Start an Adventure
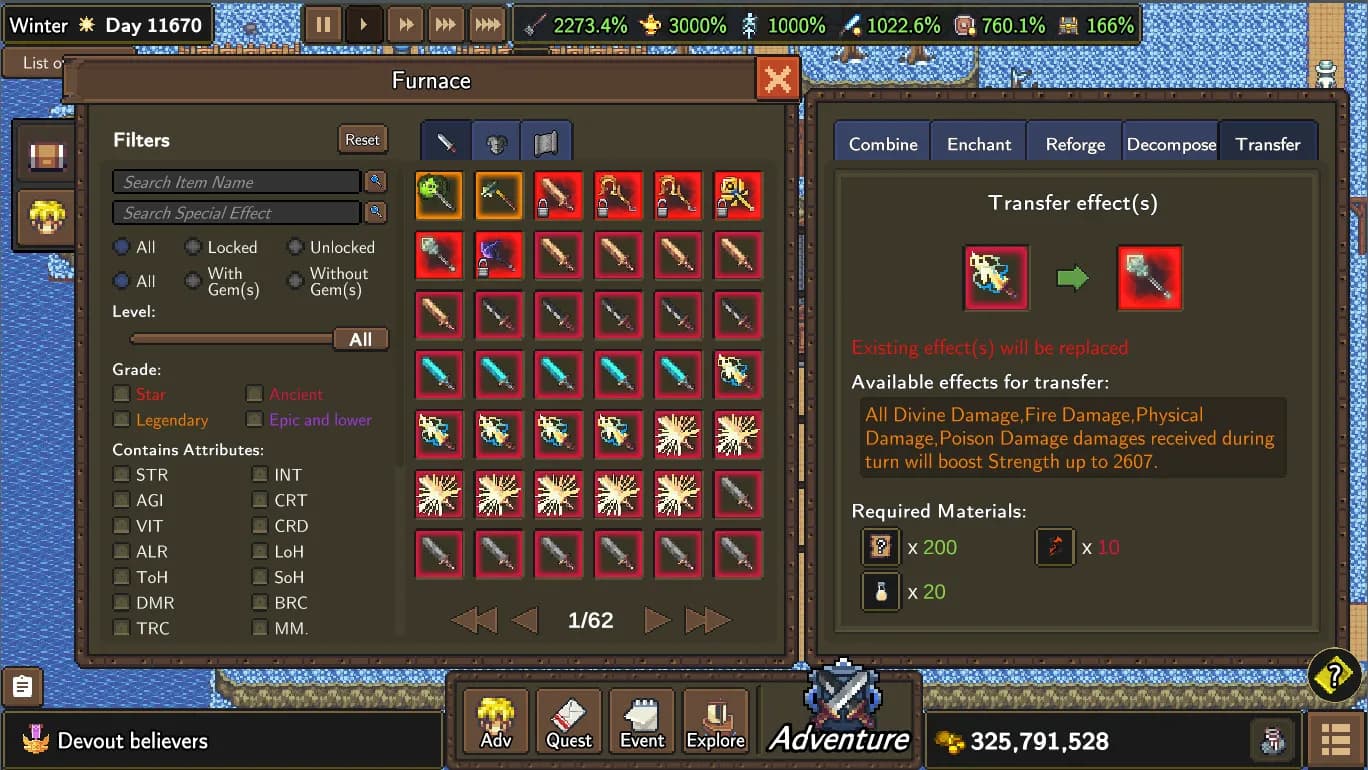1368x770 pixels. pyautogui.click(x=840, y=715)
